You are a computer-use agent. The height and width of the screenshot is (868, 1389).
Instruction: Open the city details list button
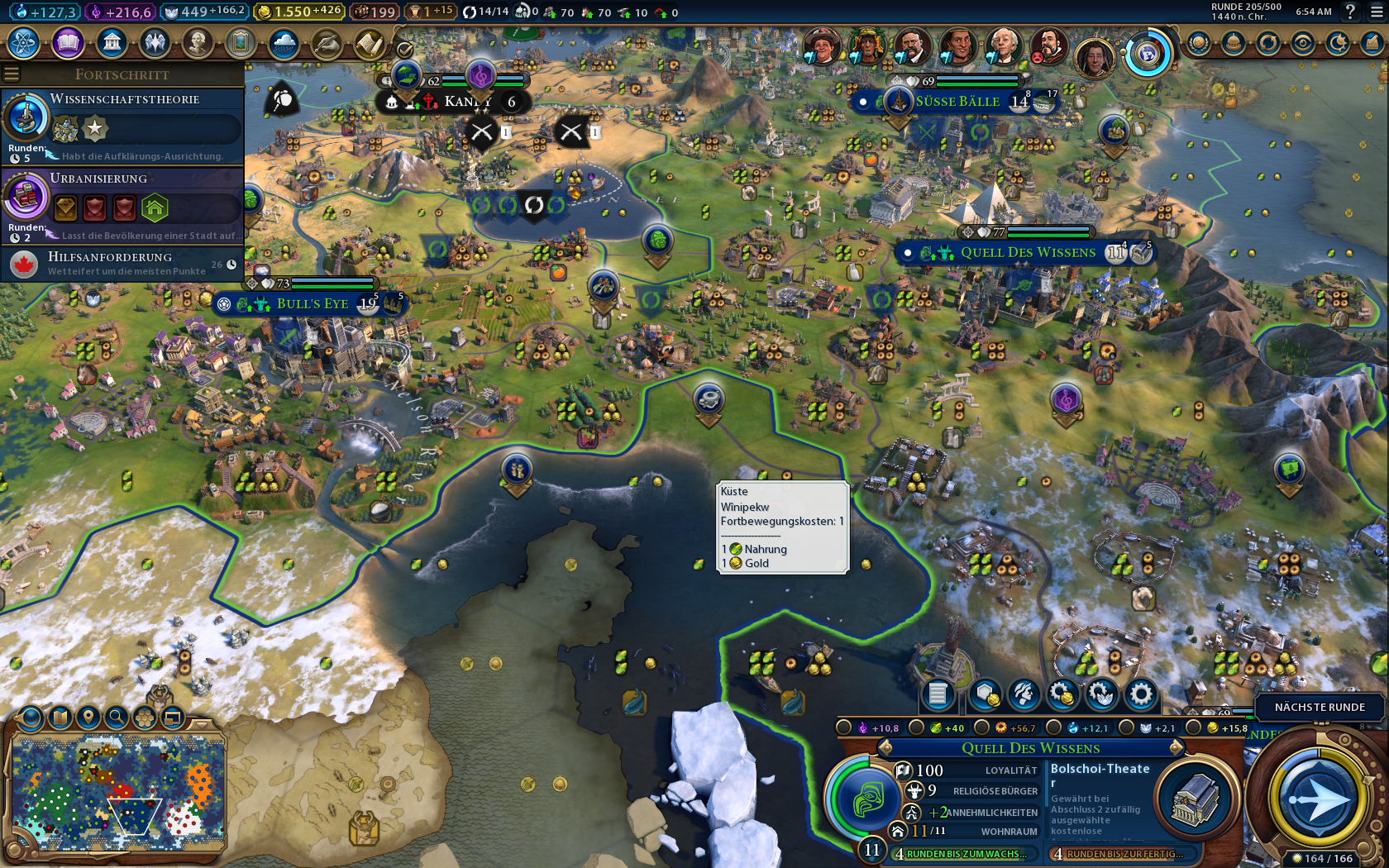(x=938, y=694)
